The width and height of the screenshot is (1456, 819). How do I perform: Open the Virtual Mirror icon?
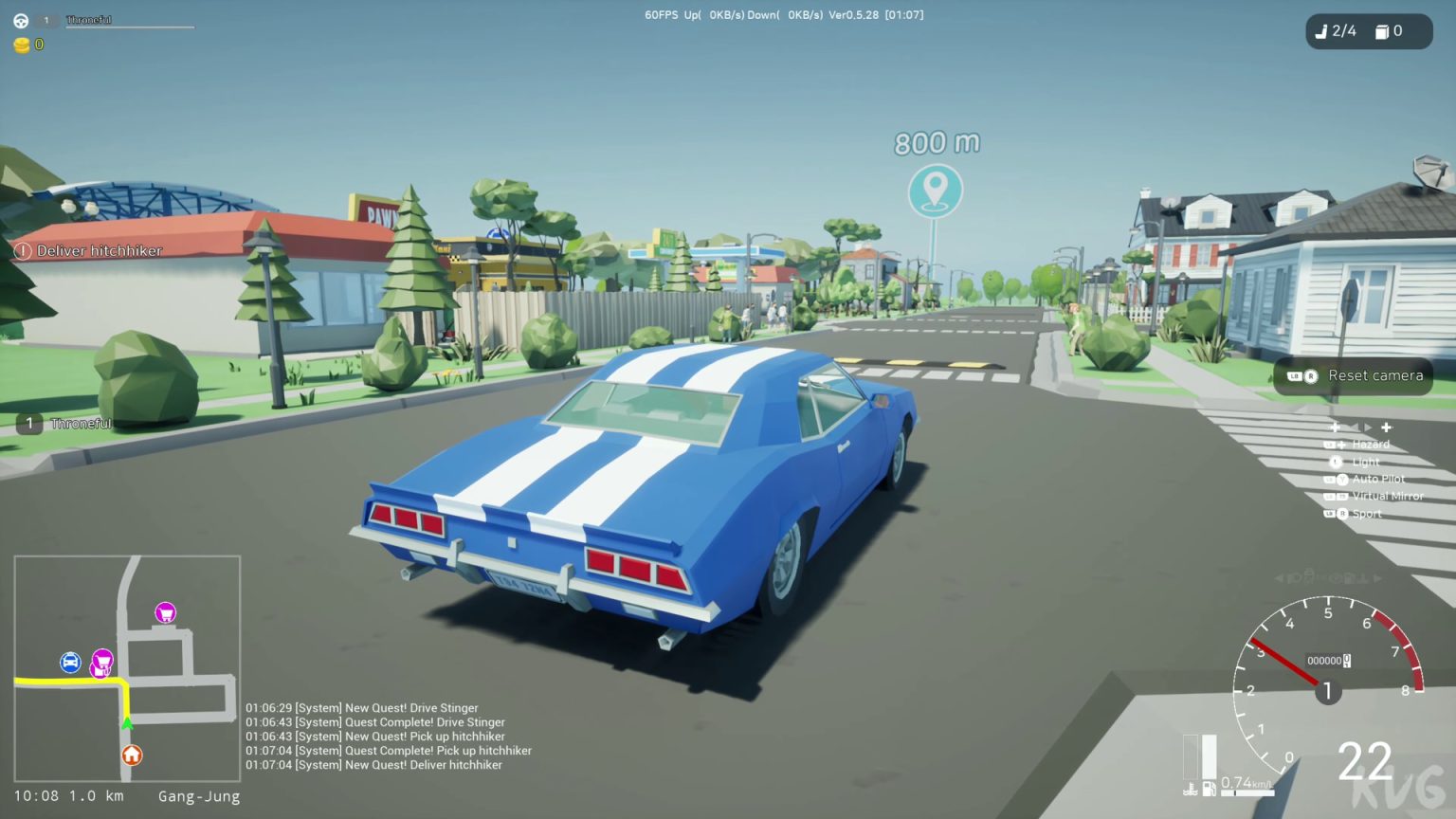pyautogui.click(x=1339, y=495)
